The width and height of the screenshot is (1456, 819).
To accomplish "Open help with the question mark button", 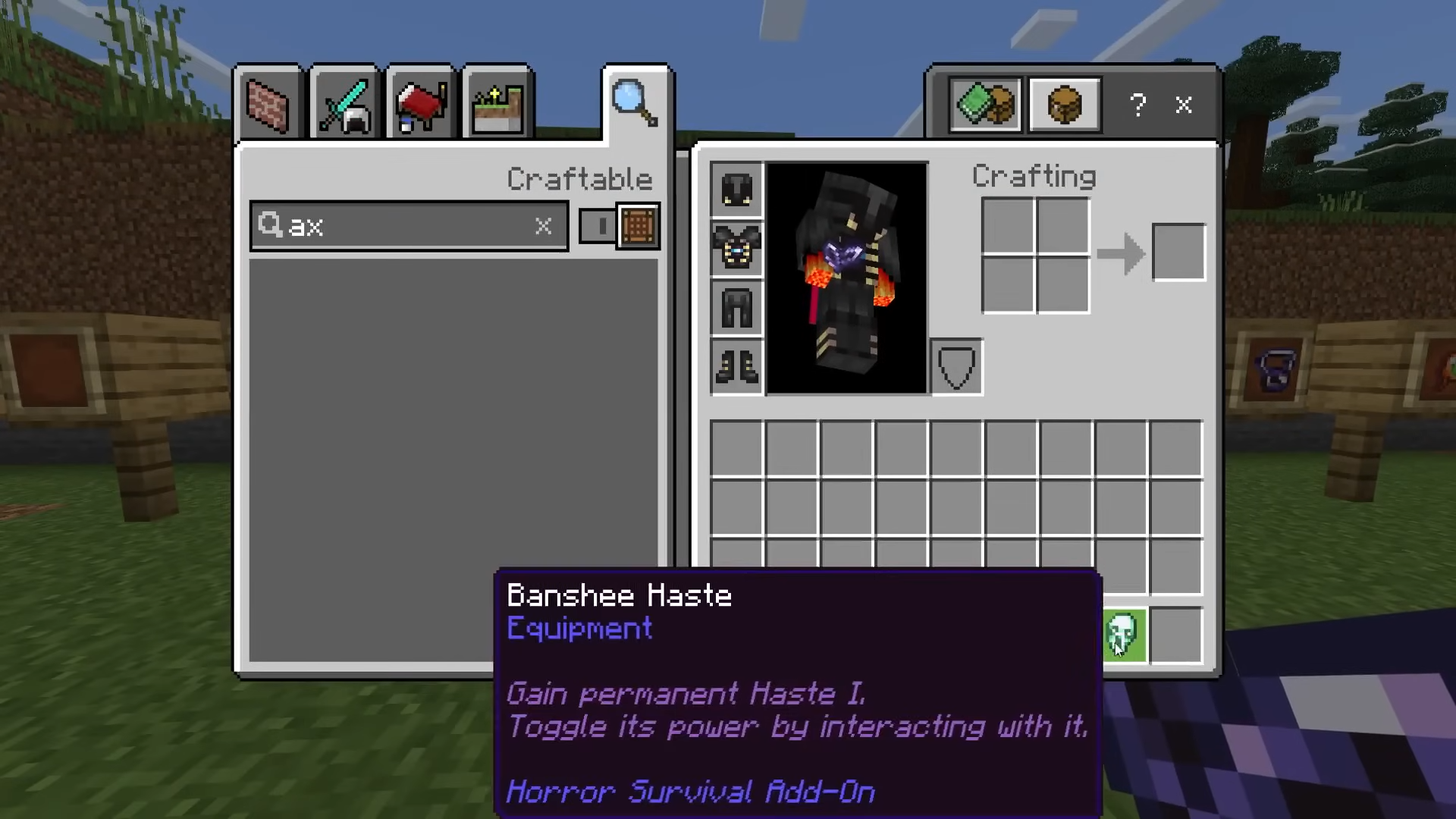I will [x=1137, y=105].
